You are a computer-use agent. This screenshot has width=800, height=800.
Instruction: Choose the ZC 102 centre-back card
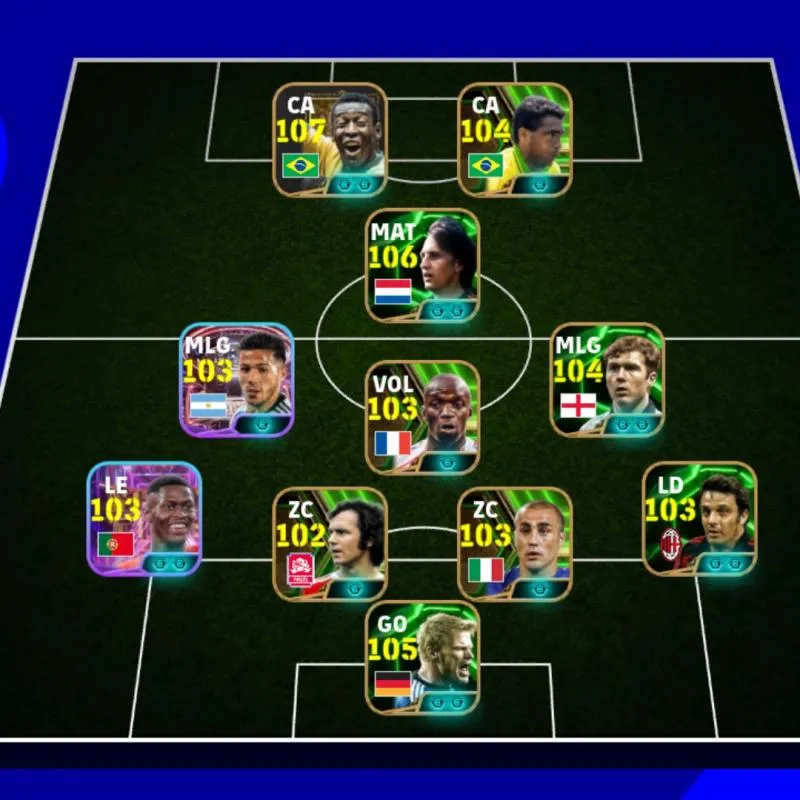330,544
